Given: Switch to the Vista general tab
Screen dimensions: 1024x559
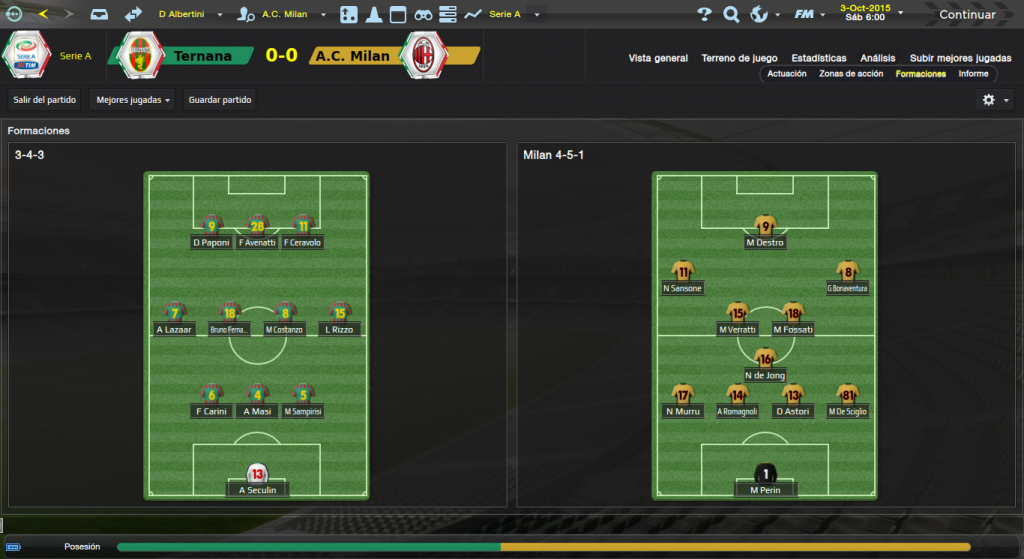Looking at the screenshot, I should tap(658, 58).
